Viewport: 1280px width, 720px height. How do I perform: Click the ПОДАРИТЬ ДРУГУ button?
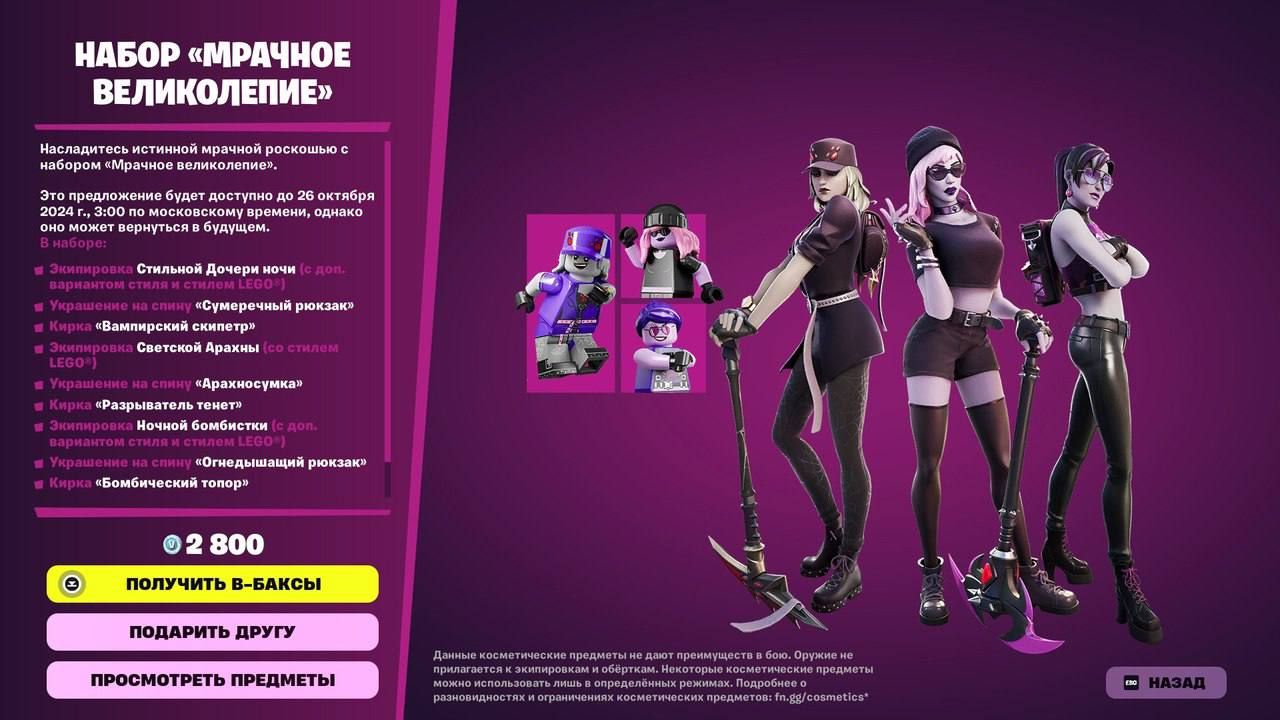(x=211, y=631)
